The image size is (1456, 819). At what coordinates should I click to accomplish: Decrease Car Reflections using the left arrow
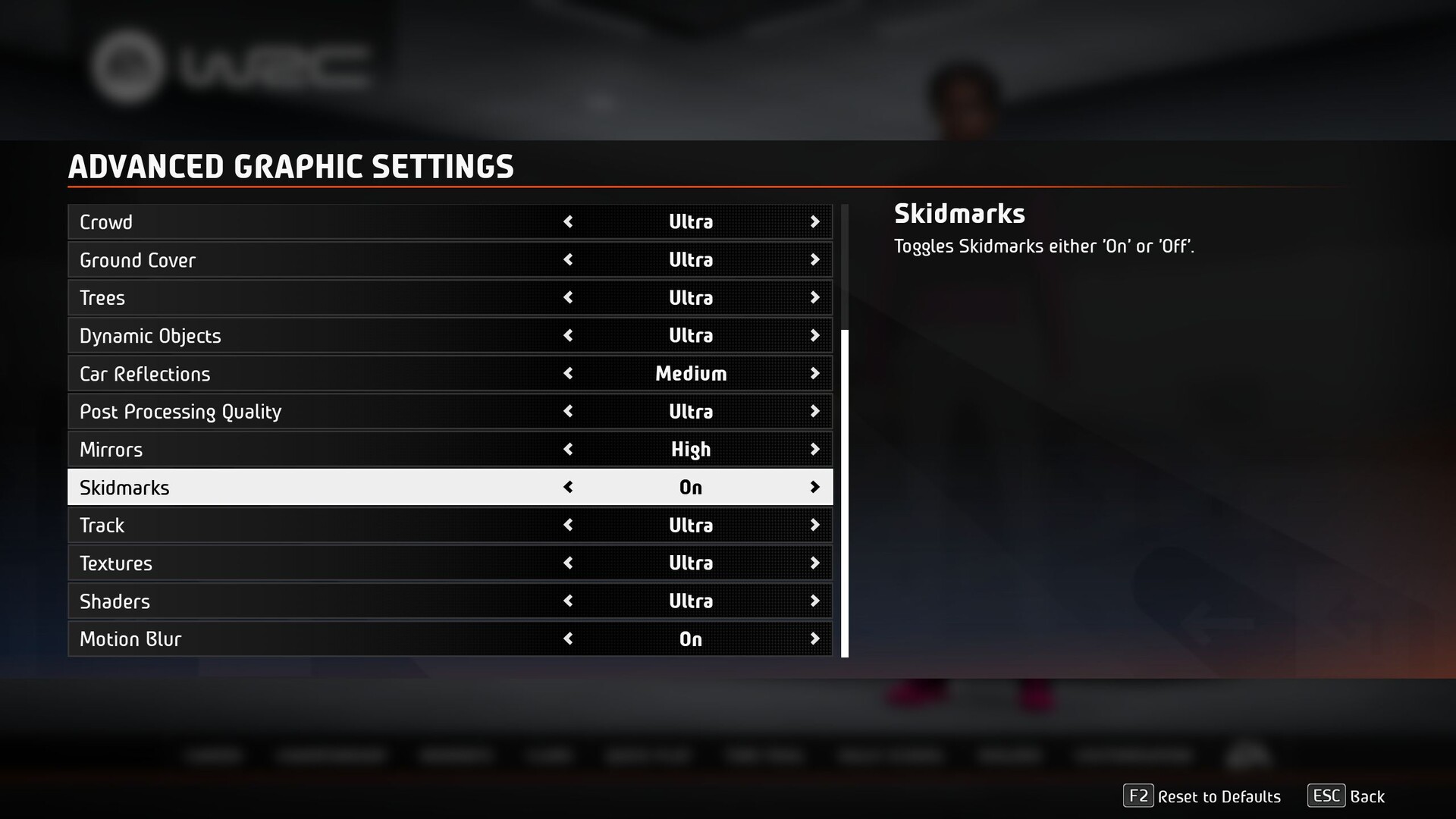568,374
